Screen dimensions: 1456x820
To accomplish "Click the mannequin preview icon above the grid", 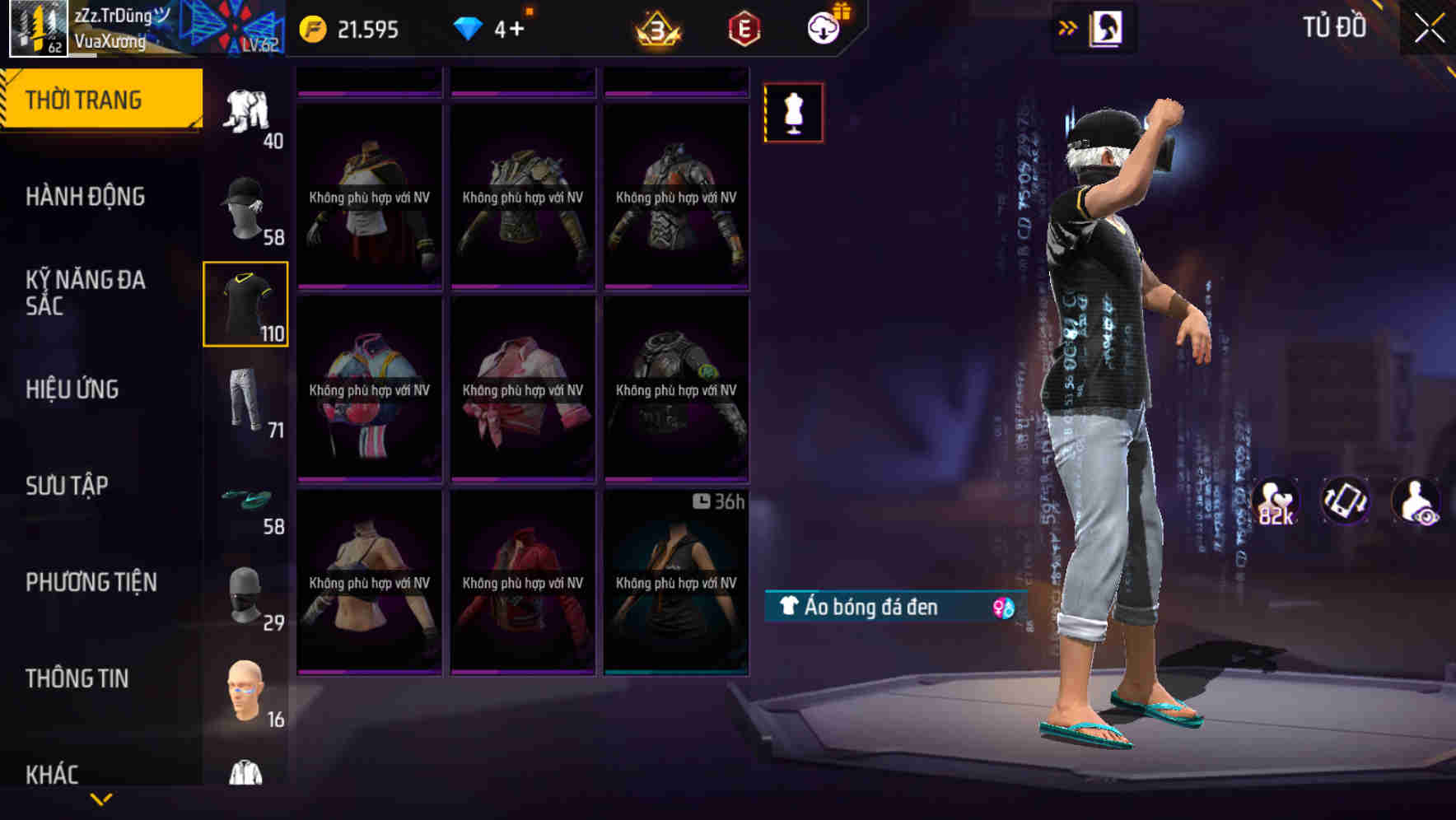I will pos(793,112).
